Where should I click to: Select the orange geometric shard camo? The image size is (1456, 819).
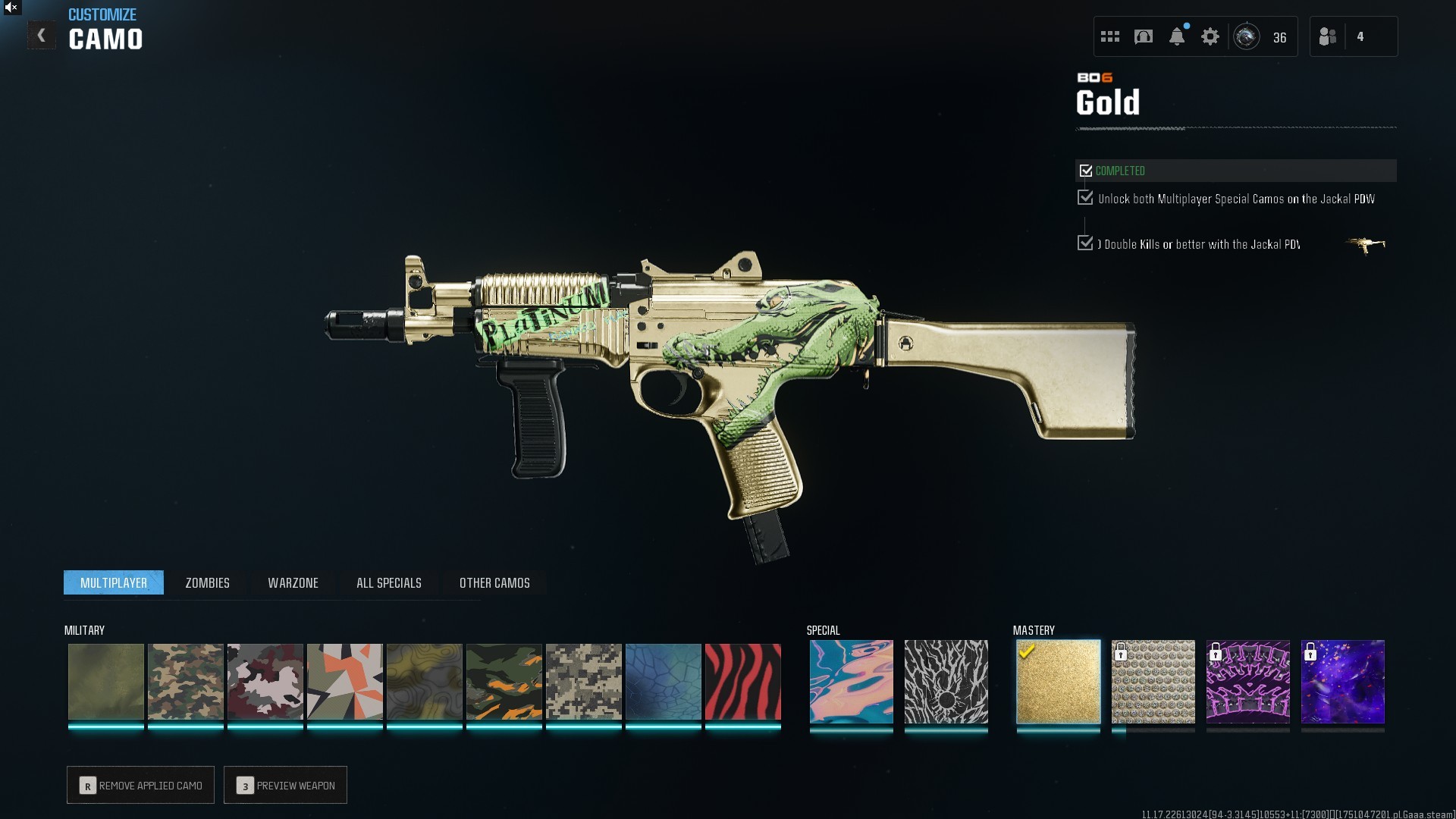point(344,681)
